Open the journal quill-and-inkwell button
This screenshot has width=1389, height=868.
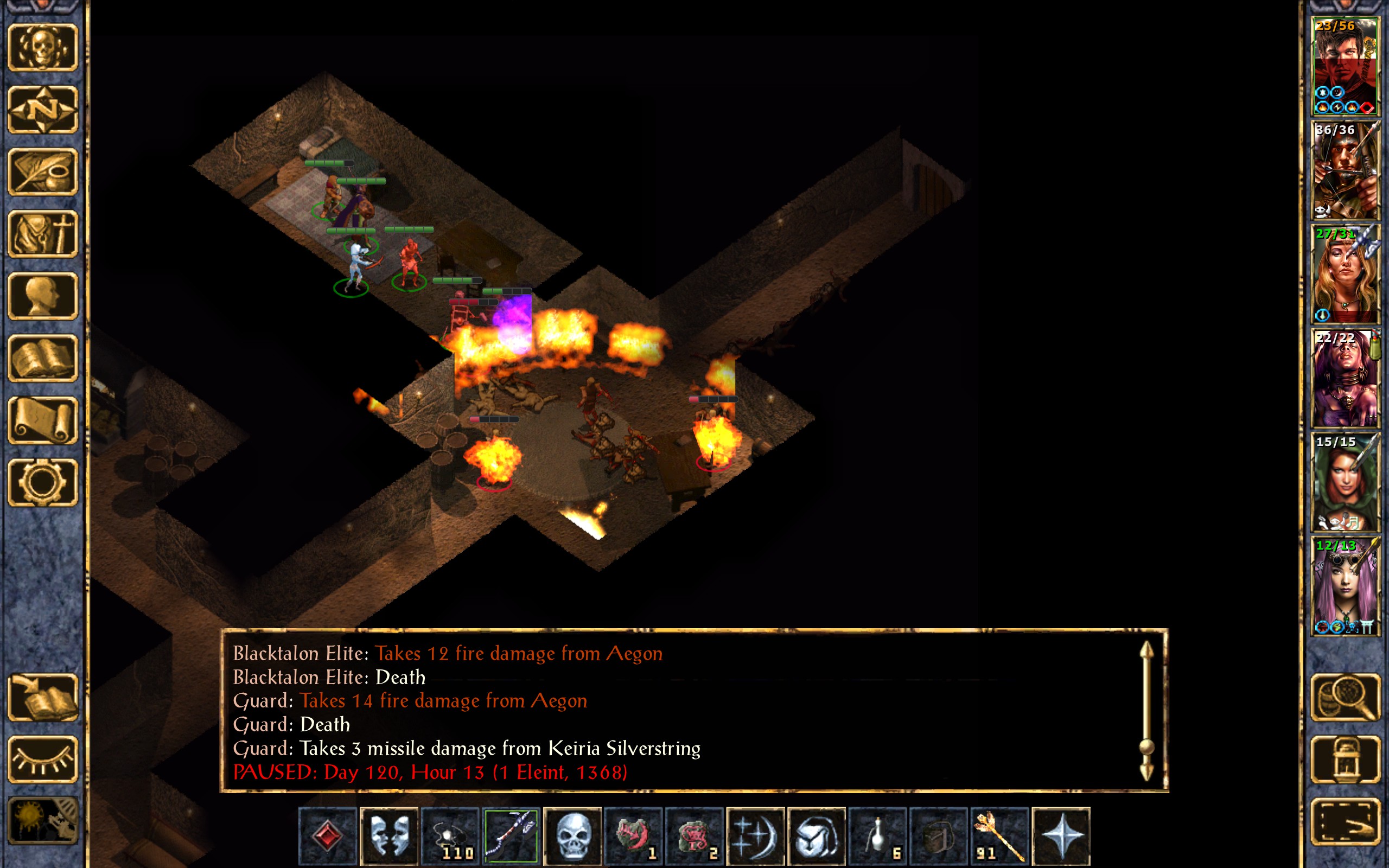coord(42,171)
